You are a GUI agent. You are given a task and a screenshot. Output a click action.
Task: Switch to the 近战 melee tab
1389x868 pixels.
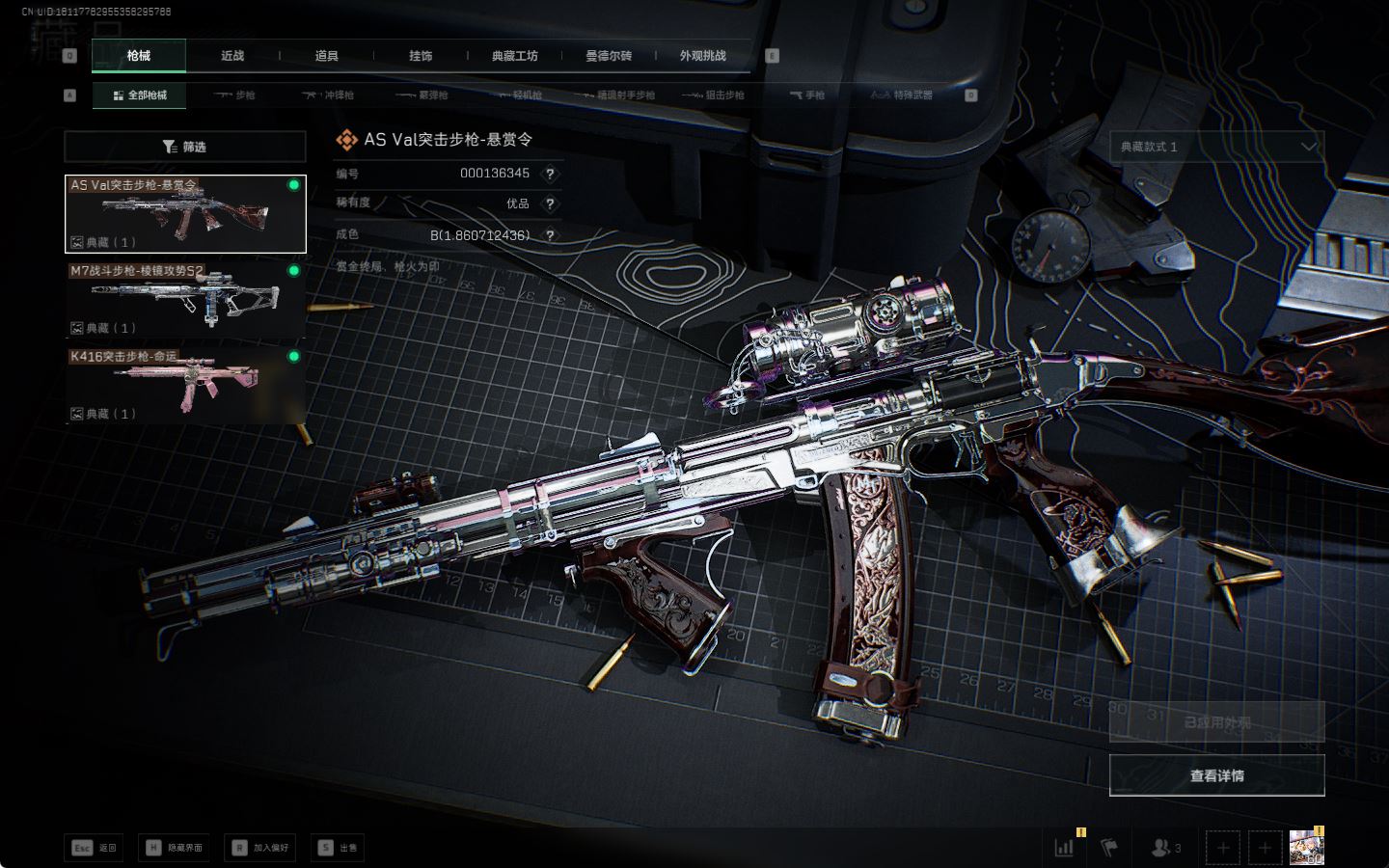click(x=232, y=56)
